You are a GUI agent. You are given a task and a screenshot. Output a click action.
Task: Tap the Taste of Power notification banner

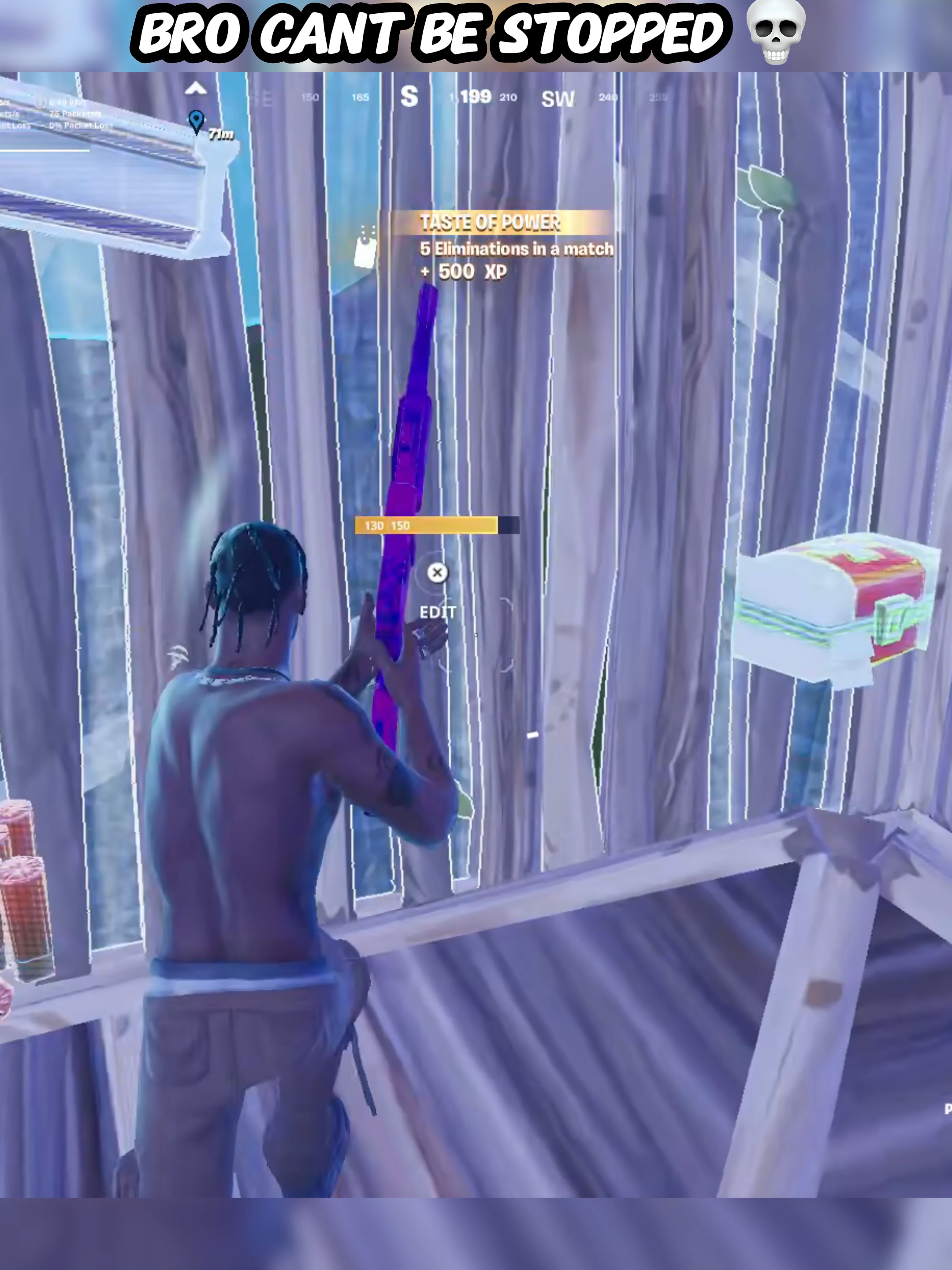(x=492, y=222)
